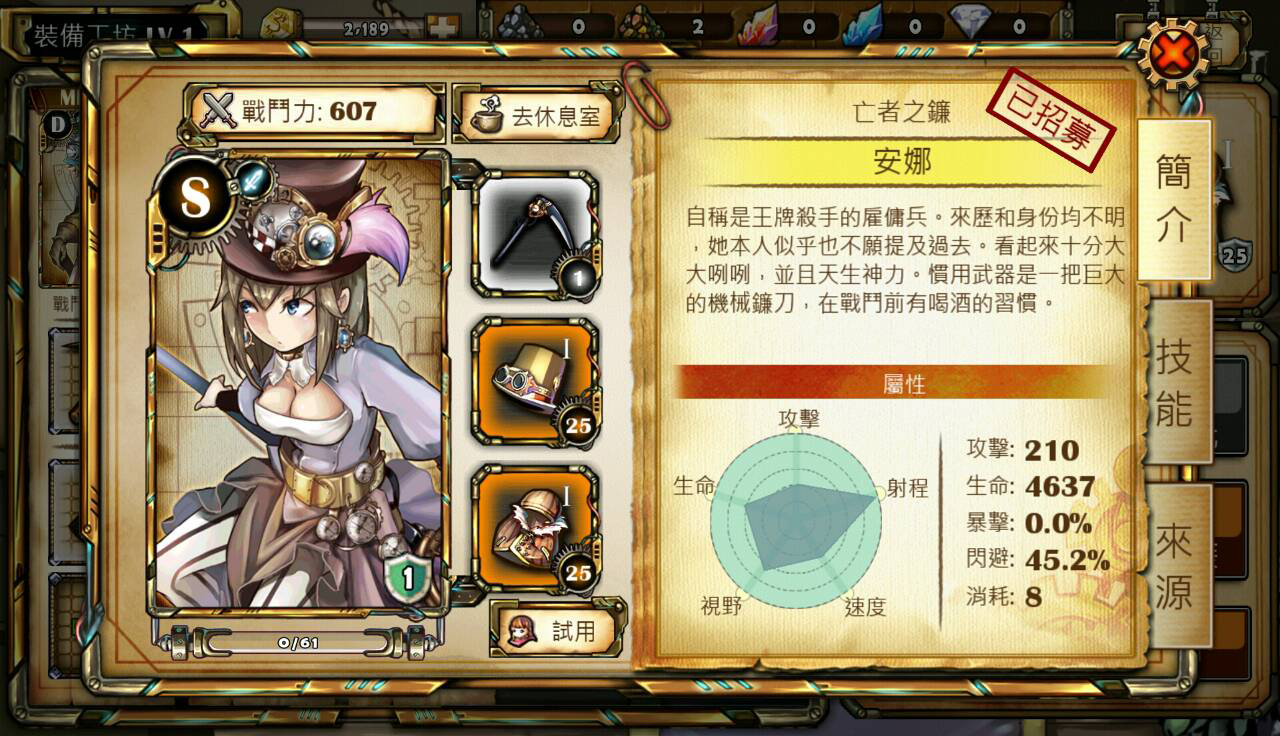Screen dimensions: 1280x736
Task: Click the green shield level badge
Action: click(407, 576)
